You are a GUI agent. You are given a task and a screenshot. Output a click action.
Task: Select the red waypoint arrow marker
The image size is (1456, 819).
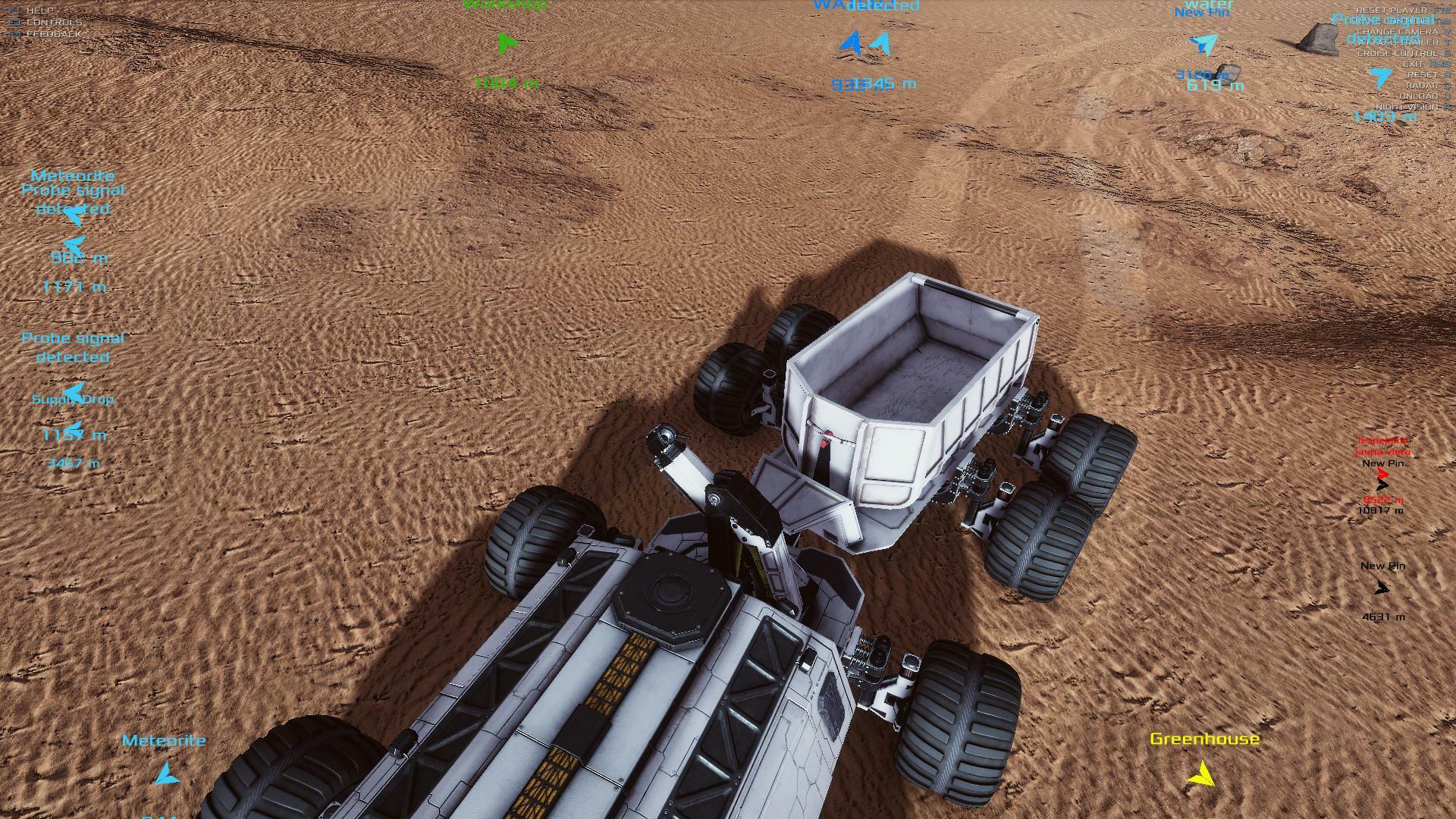click(x=1382, y=474)
